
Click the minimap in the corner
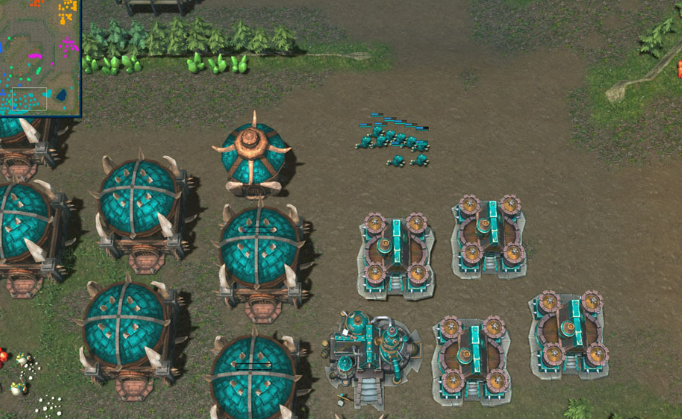coord(39,57)
